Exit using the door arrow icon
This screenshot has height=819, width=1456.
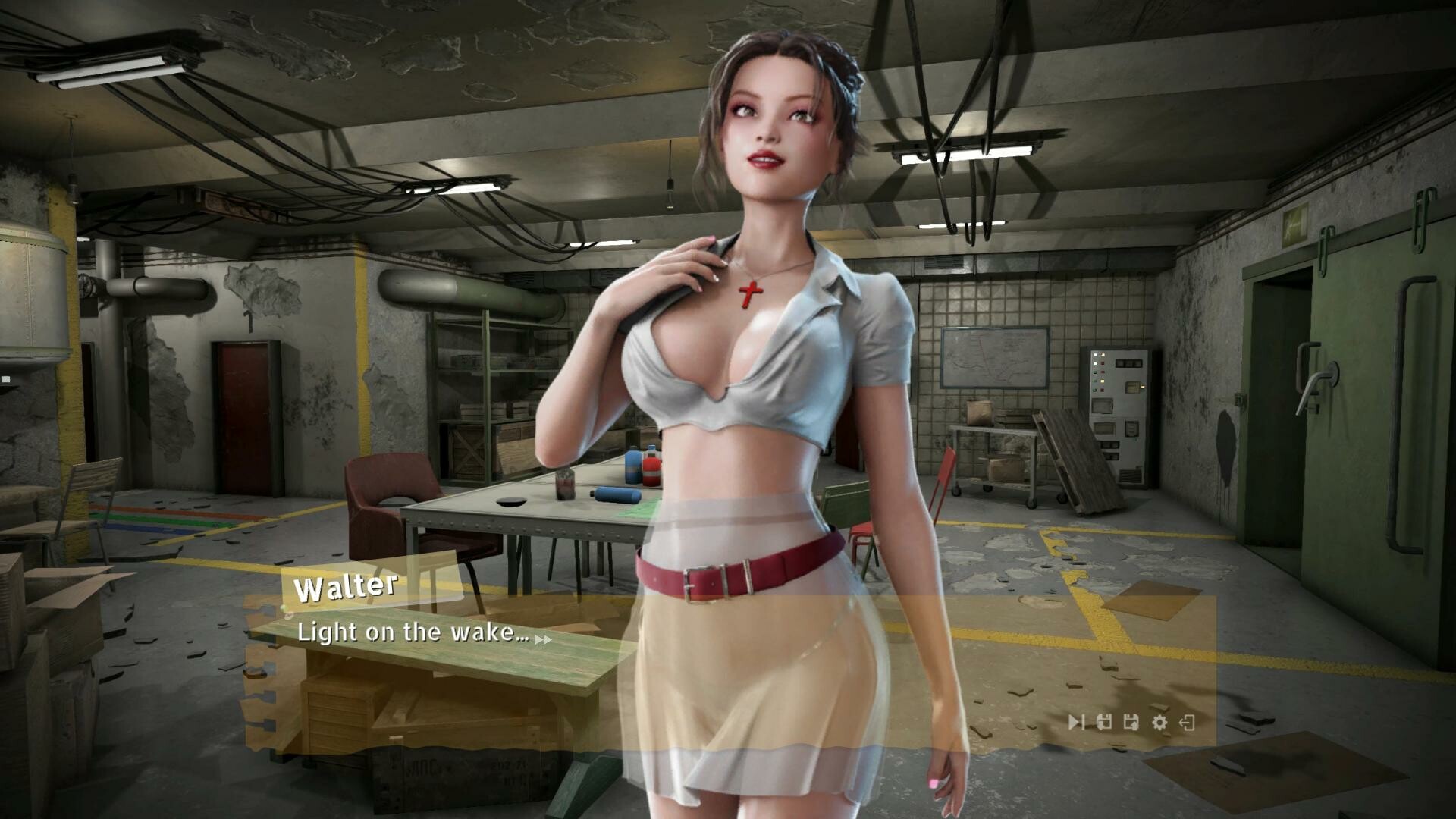tap(1188, 722)
